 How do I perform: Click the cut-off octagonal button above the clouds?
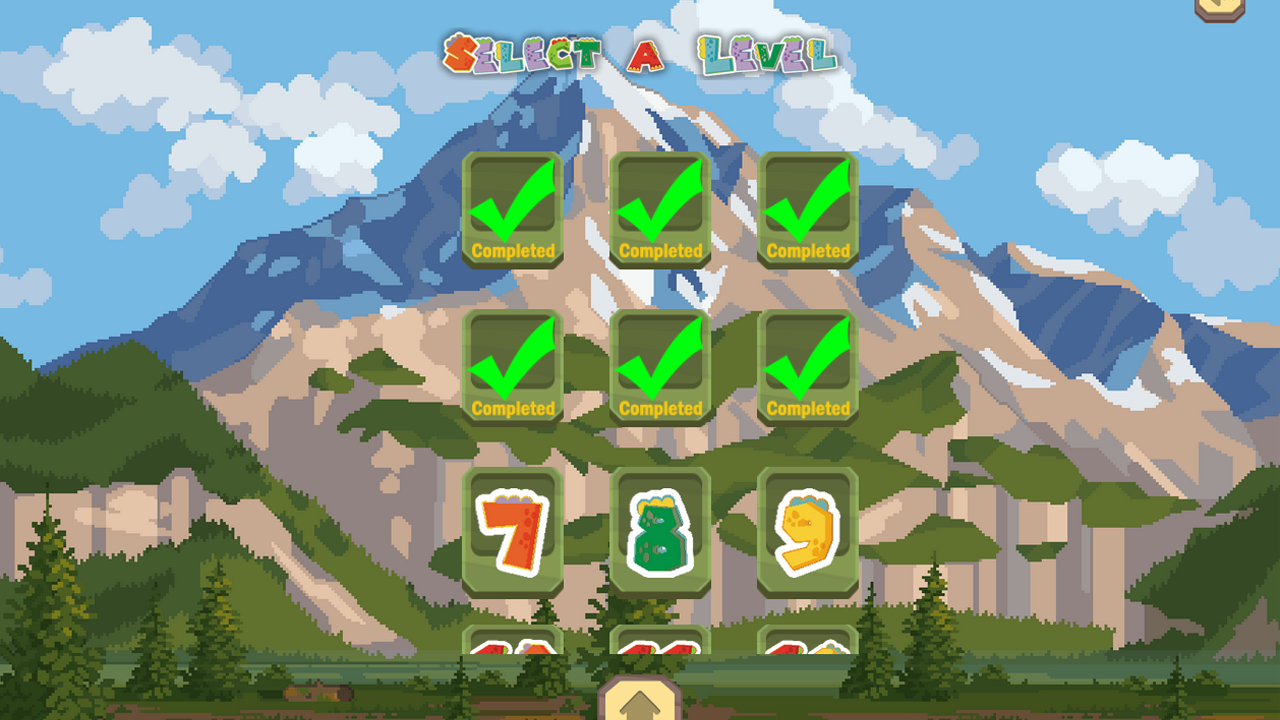coord(1220,8)
